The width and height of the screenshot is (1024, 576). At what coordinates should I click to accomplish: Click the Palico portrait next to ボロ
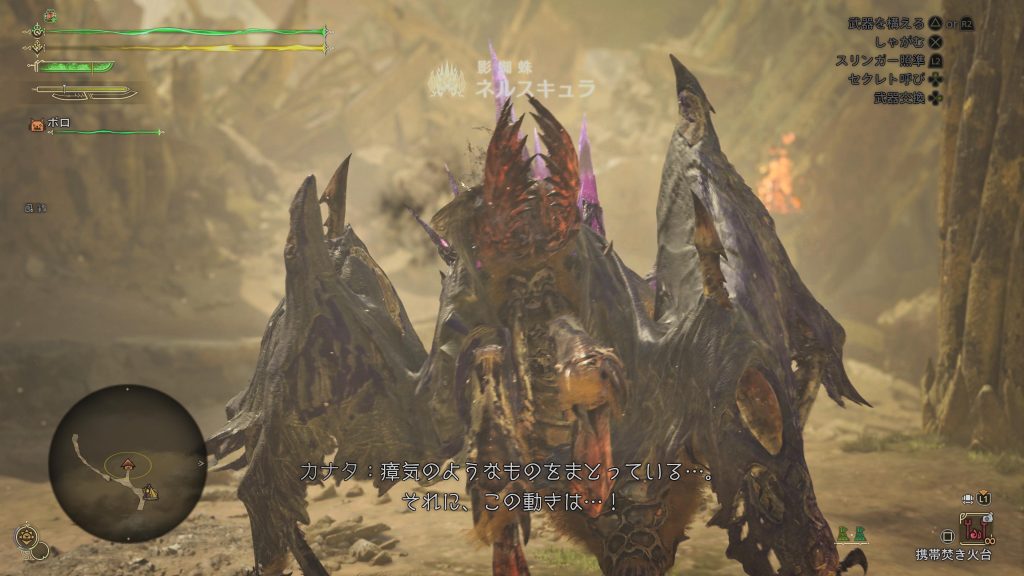point(37,125)
